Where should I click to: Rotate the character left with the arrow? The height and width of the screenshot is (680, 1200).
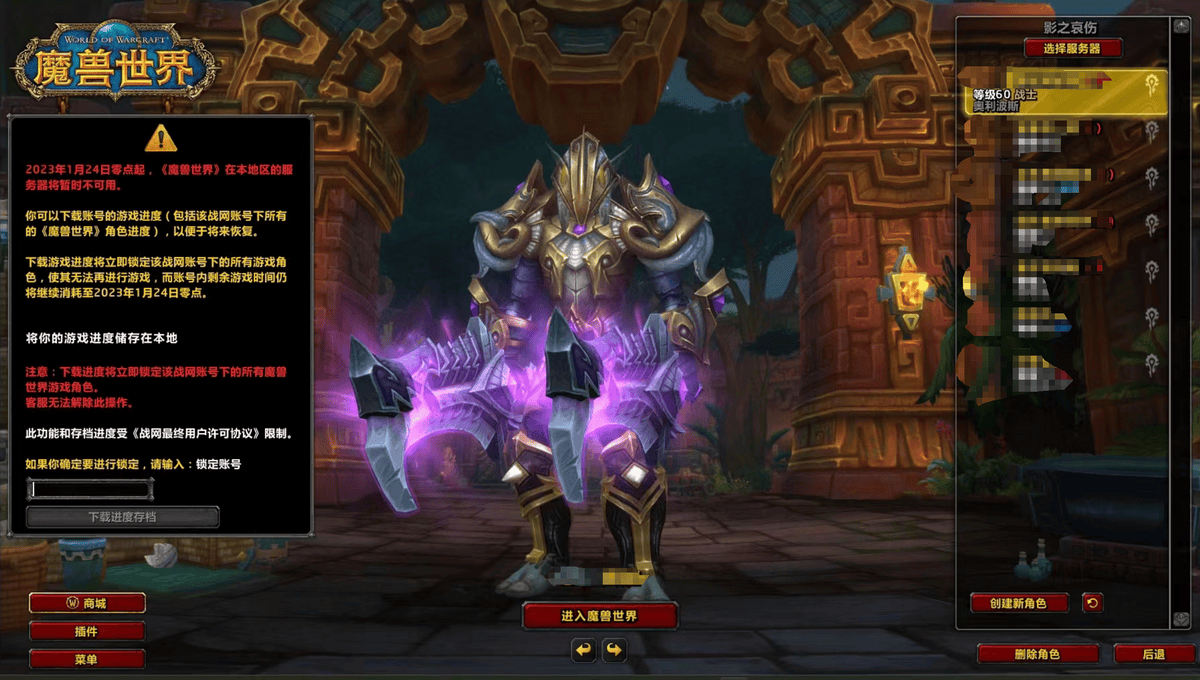584,651
